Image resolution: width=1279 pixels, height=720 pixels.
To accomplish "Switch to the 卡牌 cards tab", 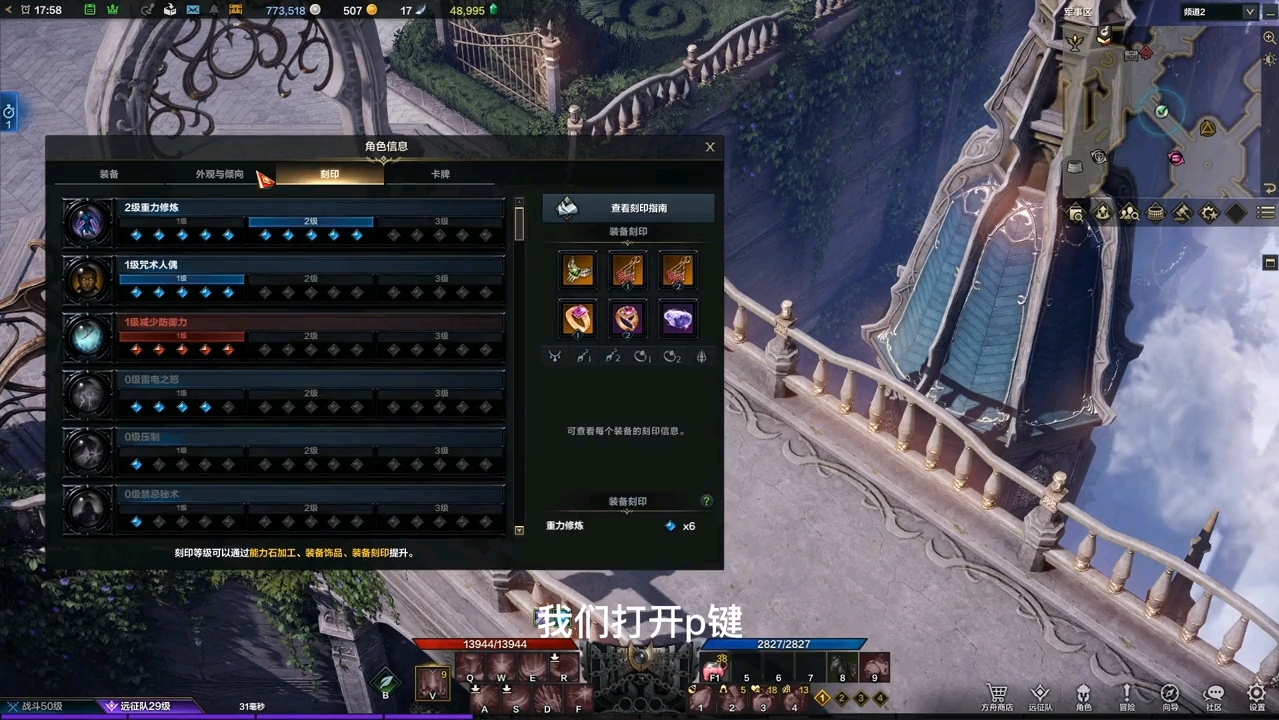I will [x=440, y=174].
